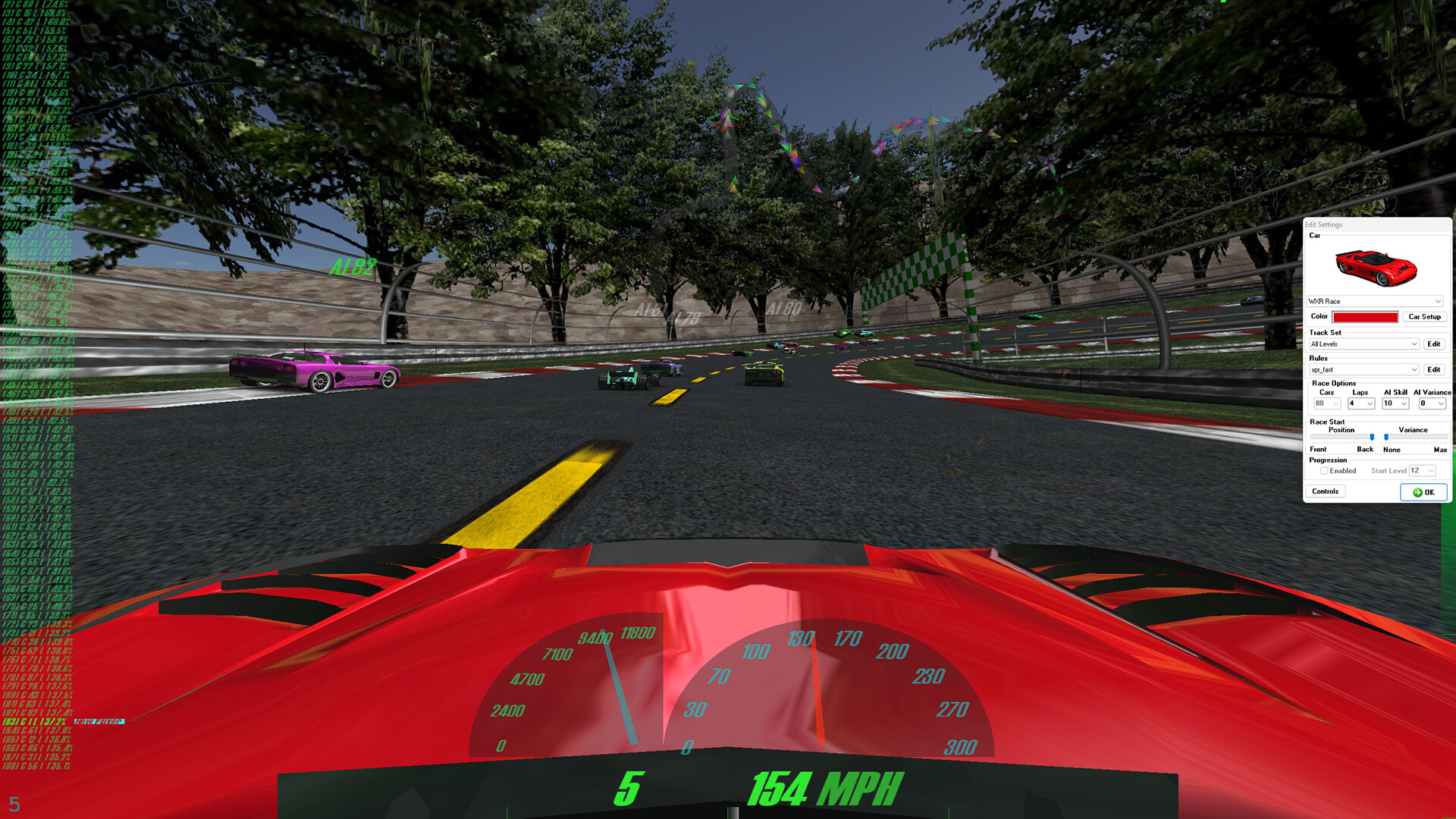
Task: Change the car Color swatch
Action: tap(1366, 316)
